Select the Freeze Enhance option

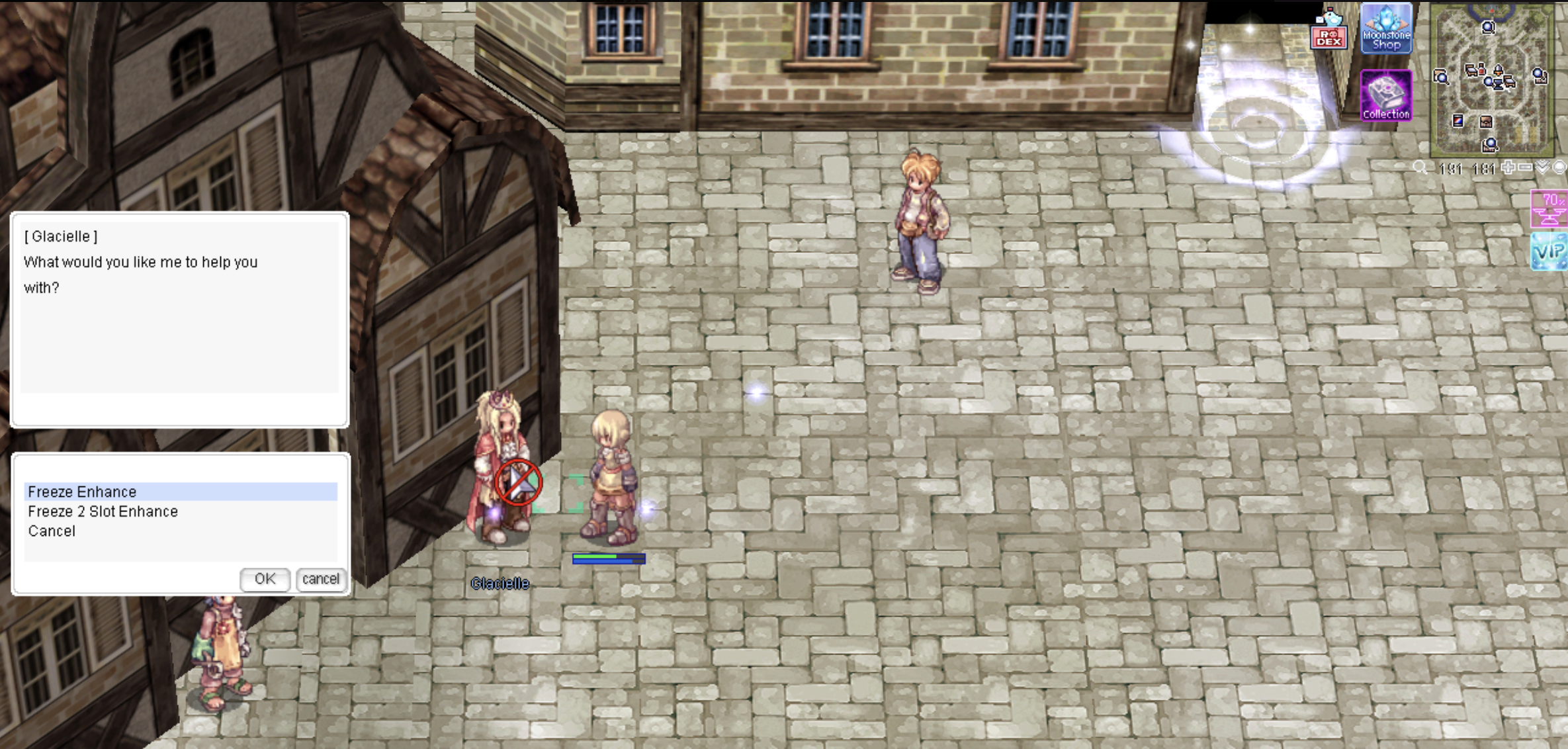(82, 492)
